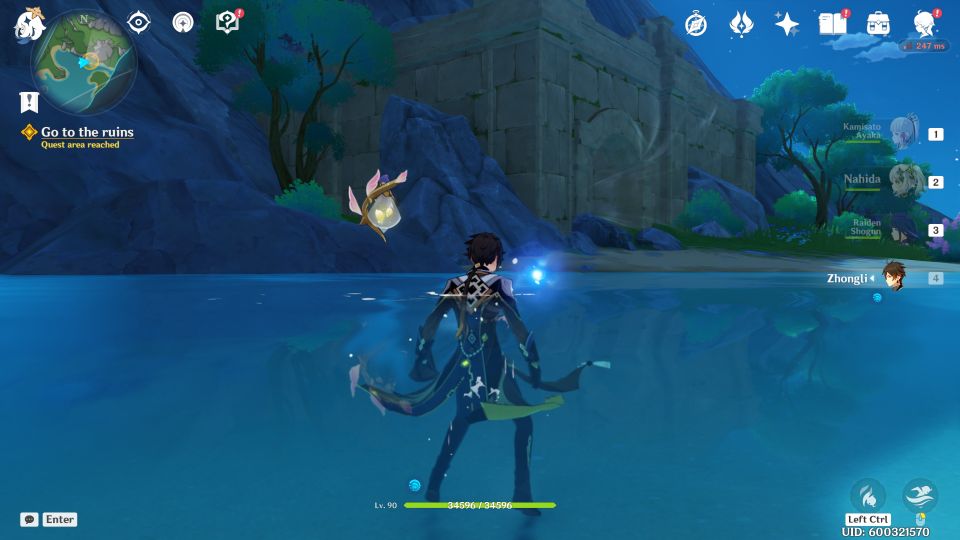Activate the elemental sight eye icon
This screenshot has height=540, width=960.
click(138, 22)
